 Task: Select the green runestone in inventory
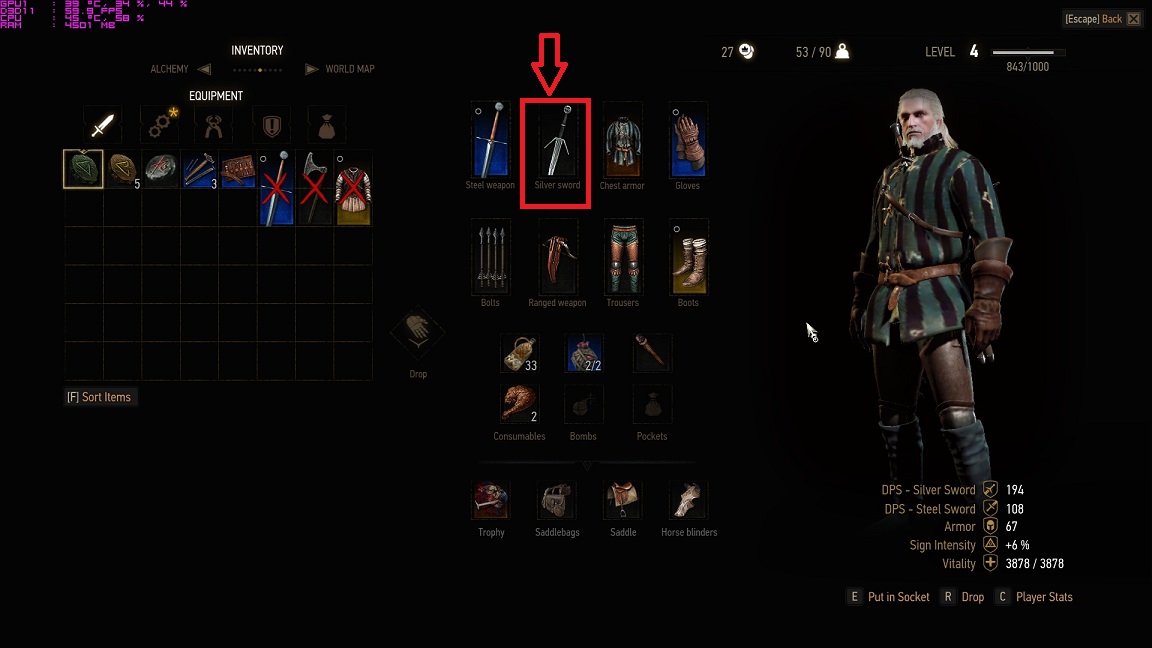pyautogui.click(x=83, y=169)
